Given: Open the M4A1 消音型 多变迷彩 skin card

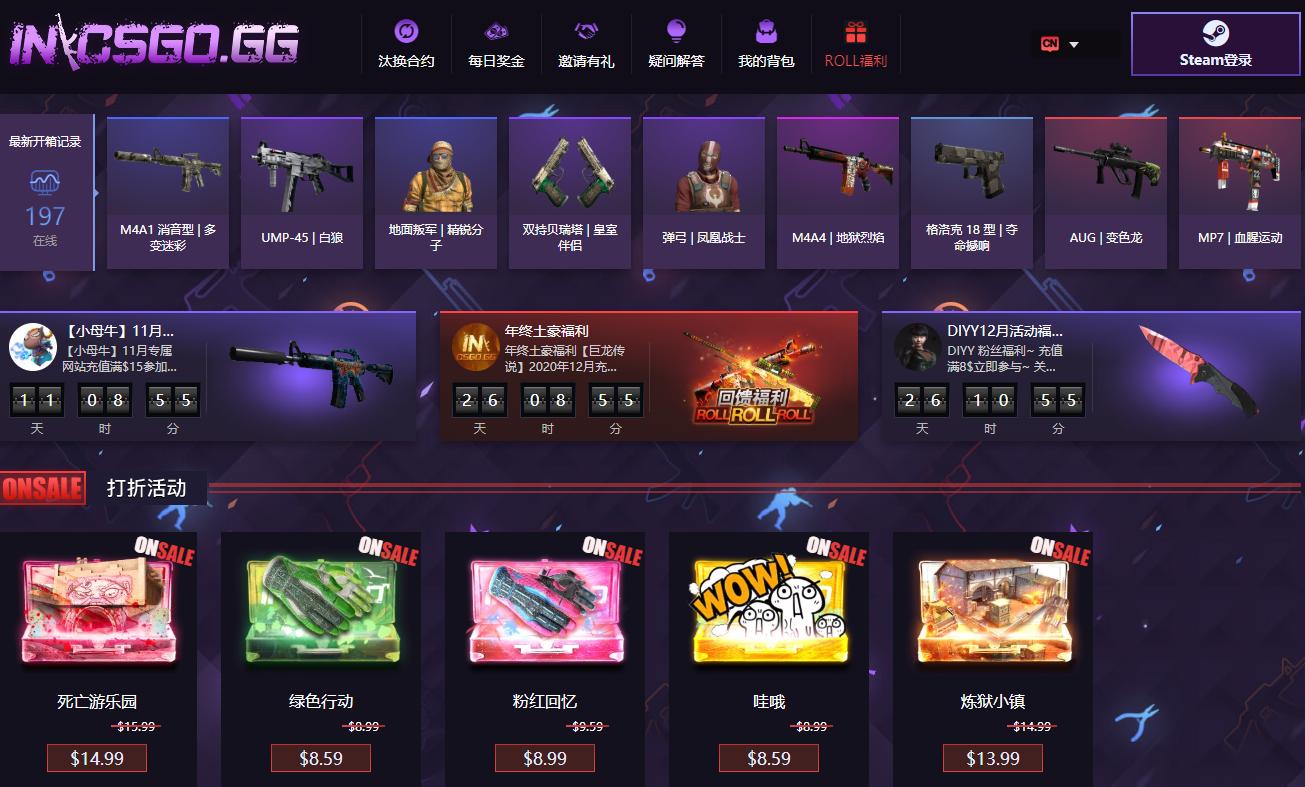Looking at the screenshot, I should 167,192.
